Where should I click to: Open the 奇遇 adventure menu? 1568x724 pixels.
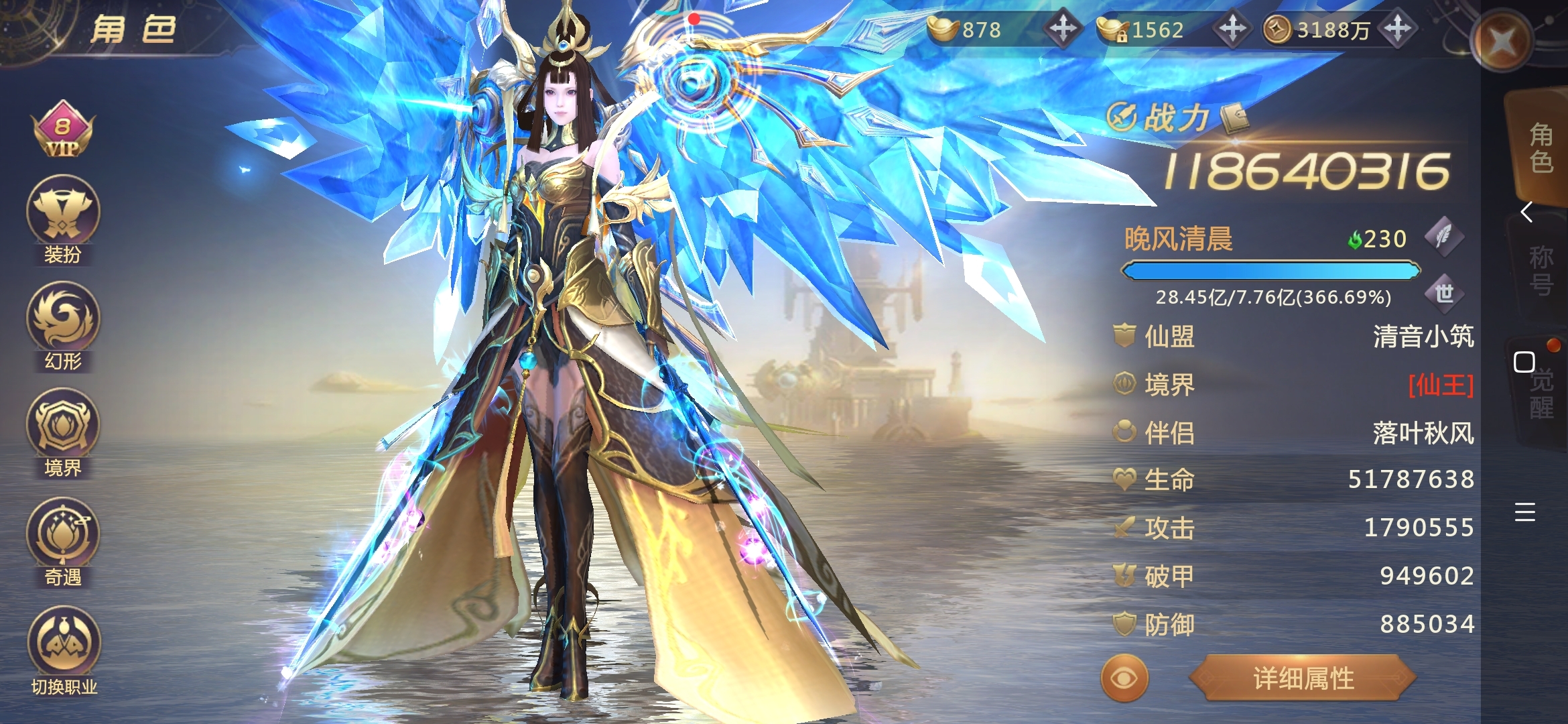pyautogui.click(x=62, y=535)
